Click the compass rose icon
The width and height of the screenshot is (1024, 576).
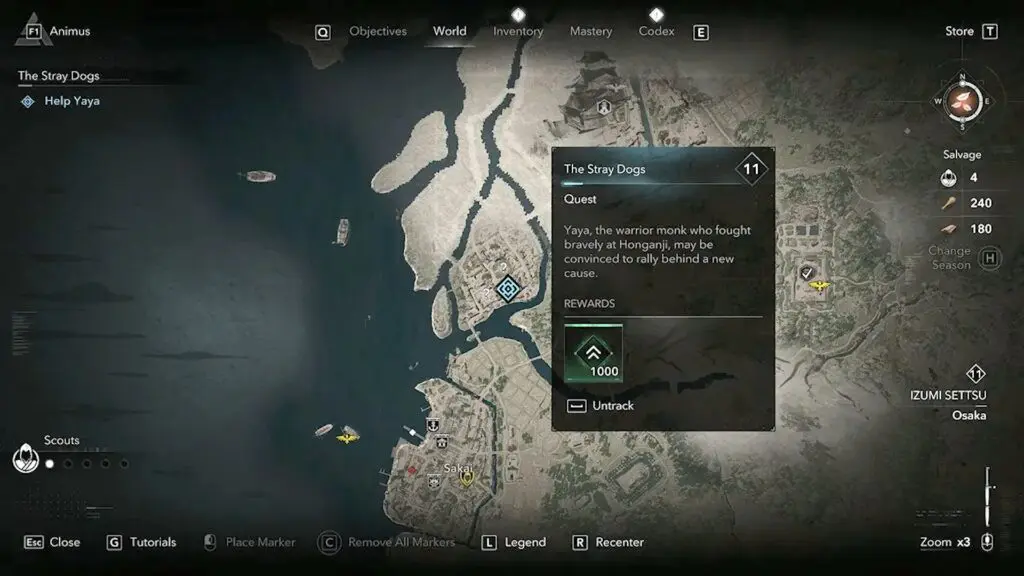[961, 101]
